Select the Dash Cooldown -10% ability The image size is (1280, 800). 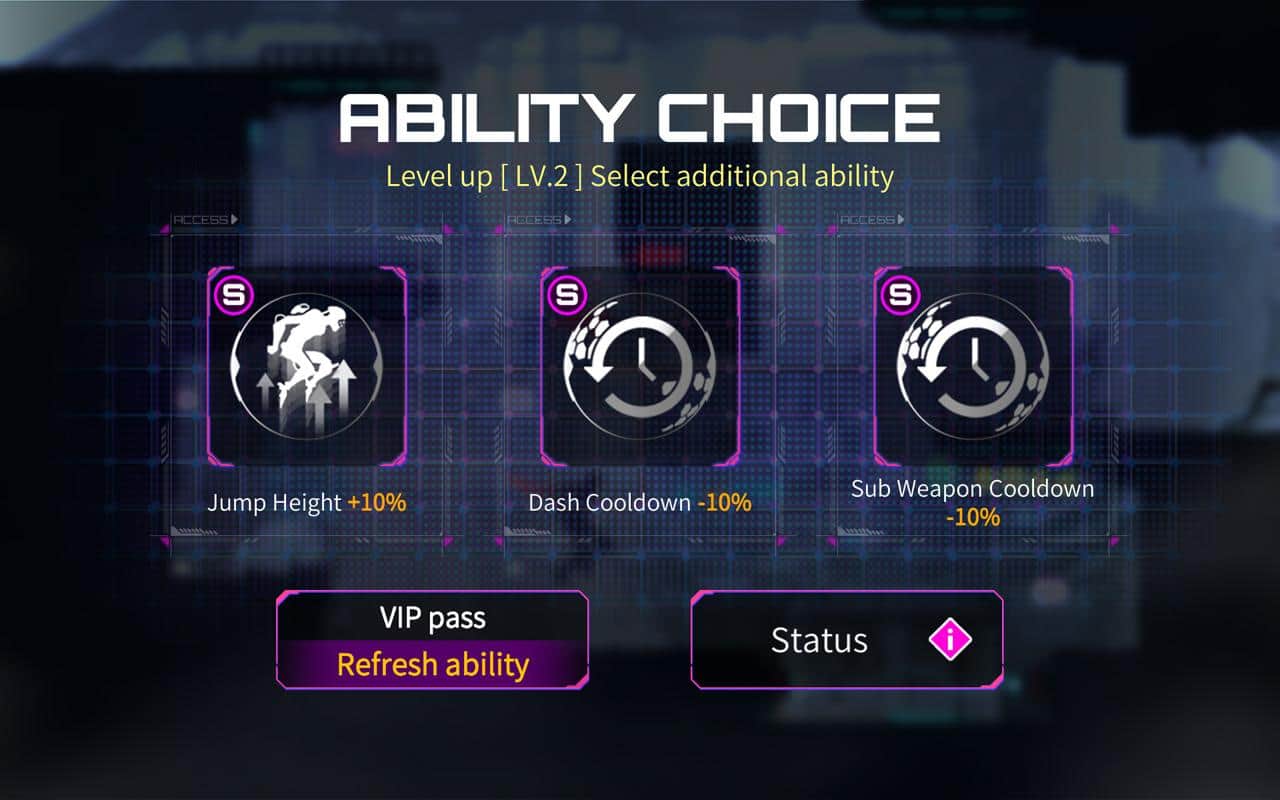(x=640, y=367)
